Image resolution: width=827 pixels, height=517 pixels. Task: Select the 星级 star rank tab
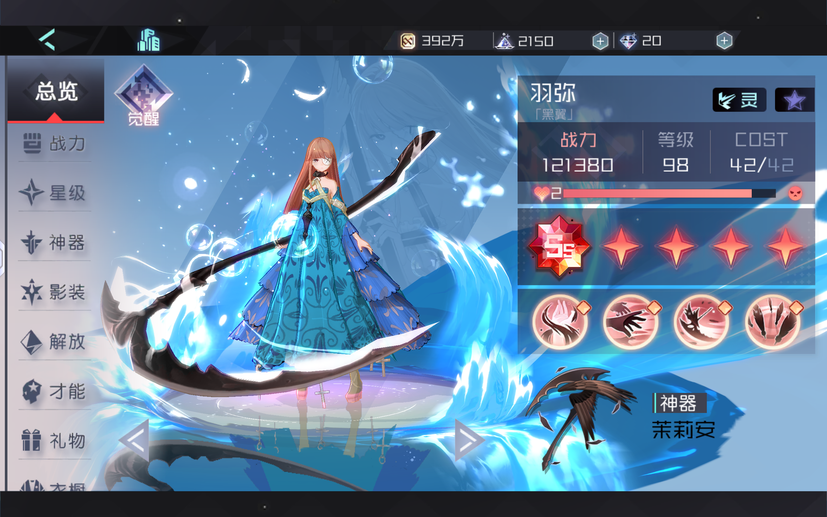tap(56, 193)
